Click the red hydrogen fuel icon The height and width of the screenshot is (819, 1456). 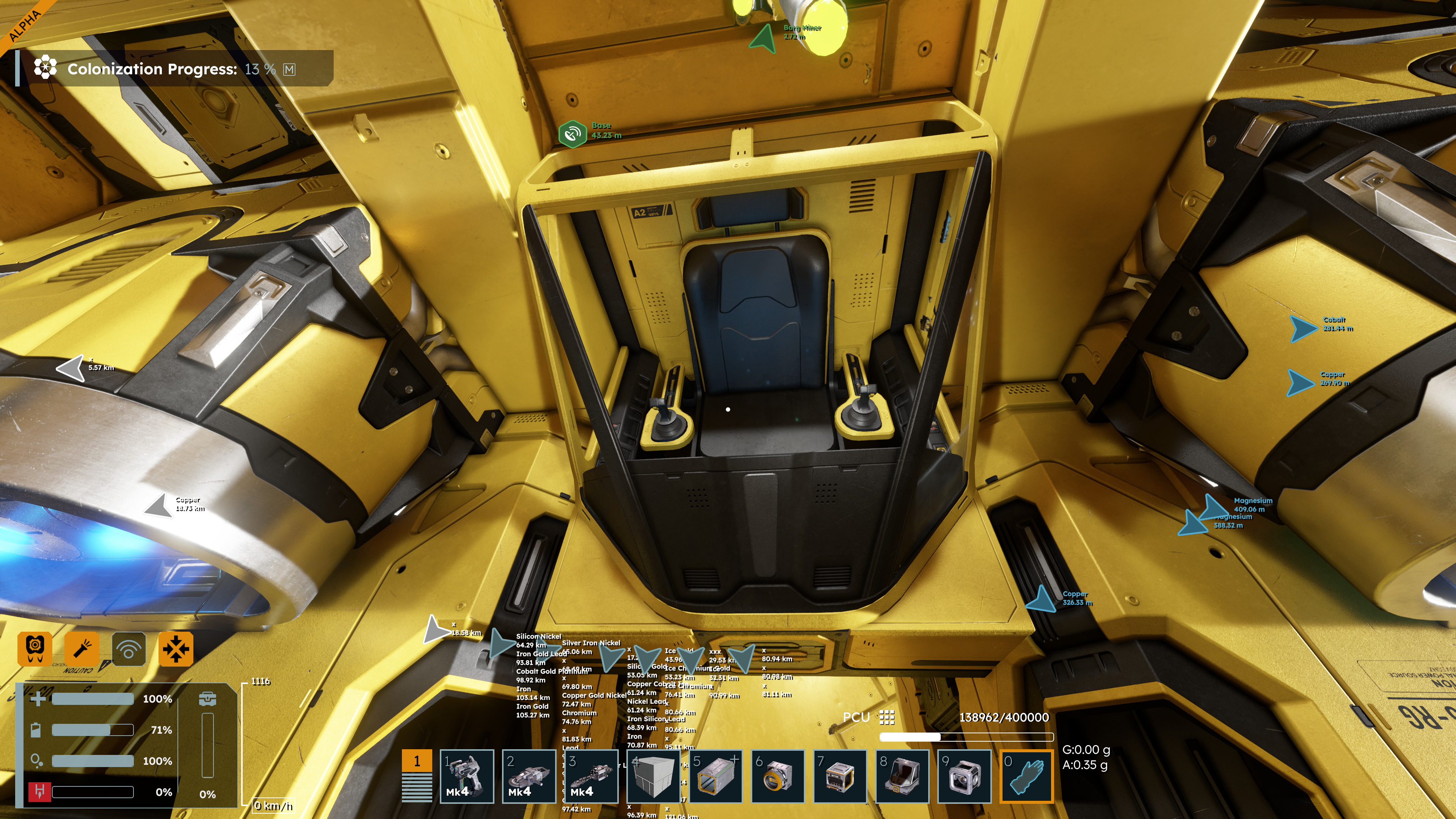pyautogui.click(x=39, y=791)
